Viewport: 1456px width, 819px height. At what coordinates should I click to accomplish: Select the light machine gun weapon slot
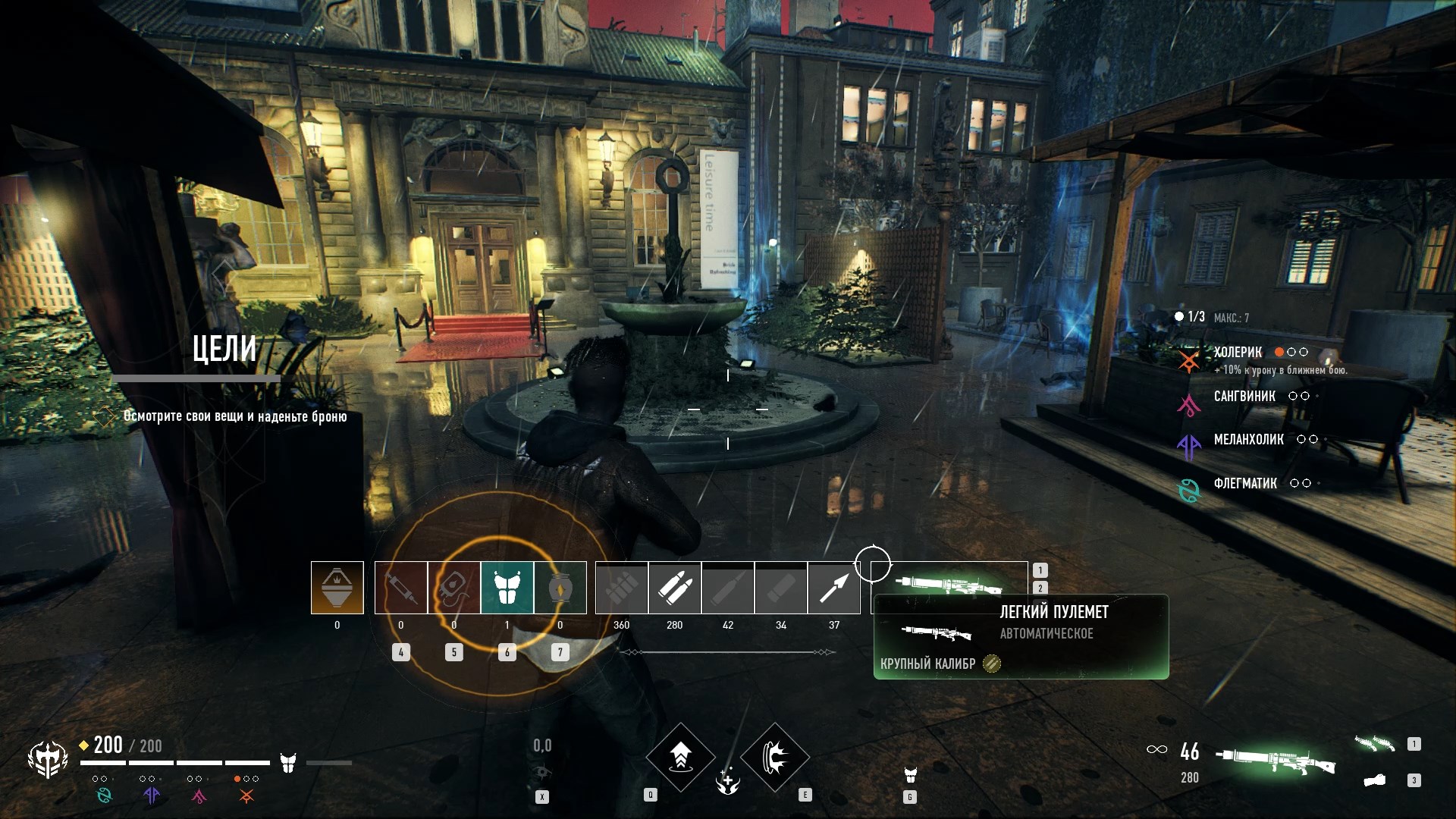tap(949, 582)
